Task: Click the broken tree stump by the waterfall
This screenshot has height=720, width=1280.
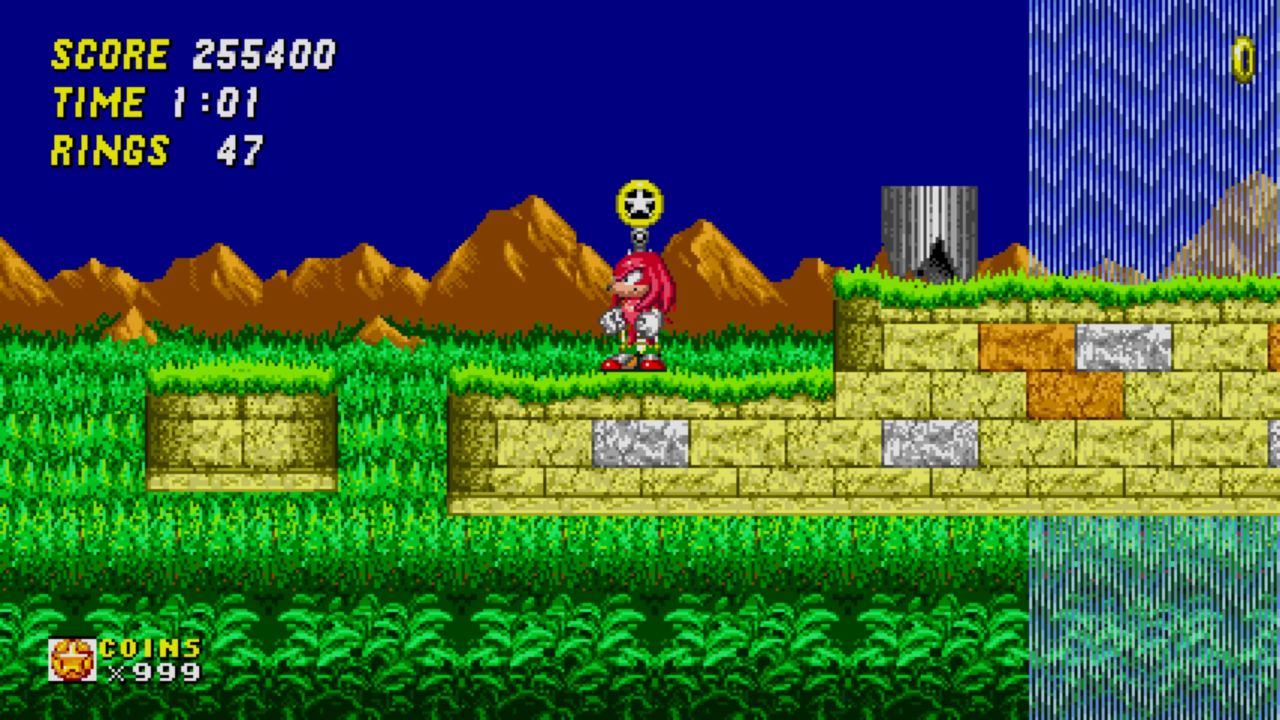Action: click(x=928, y=230)
